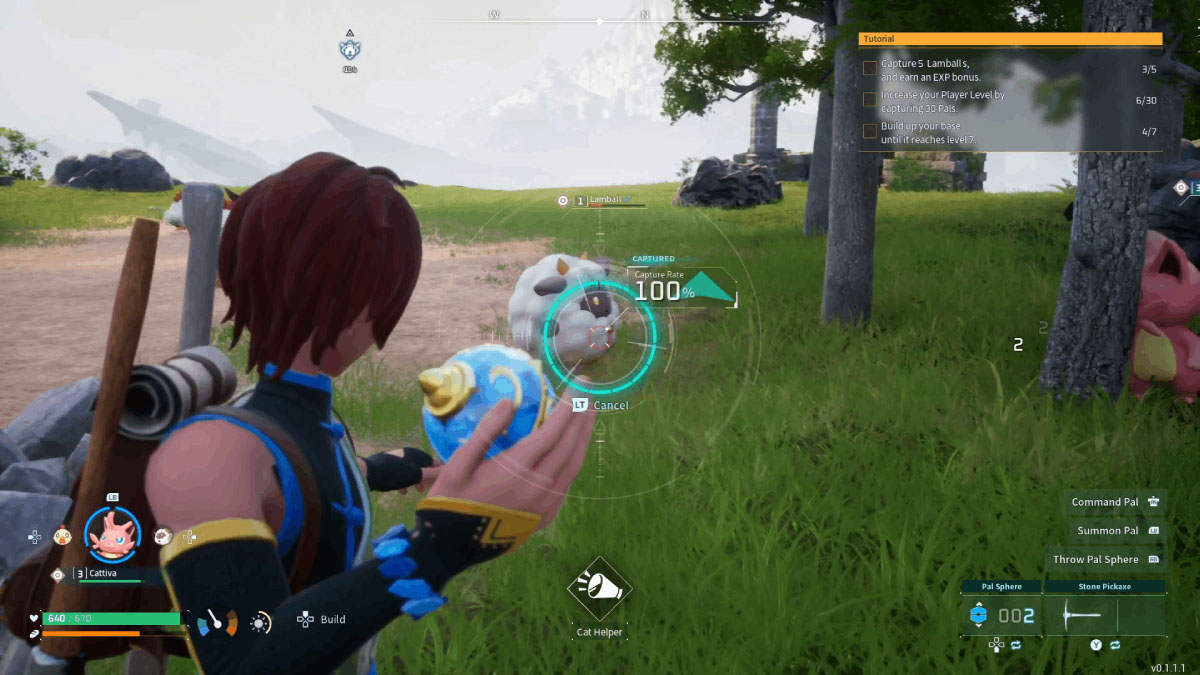
Task: Click the Tutorial panel header
Action: pos(1010,39)
